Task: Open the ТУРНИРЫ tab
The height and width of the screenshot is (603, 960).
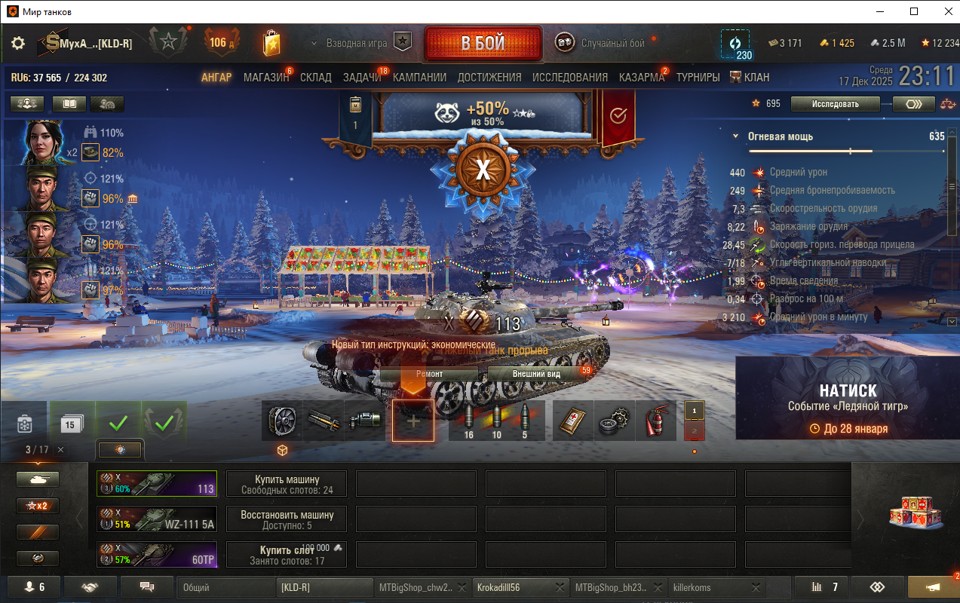Action: click(x=697, y=77)
